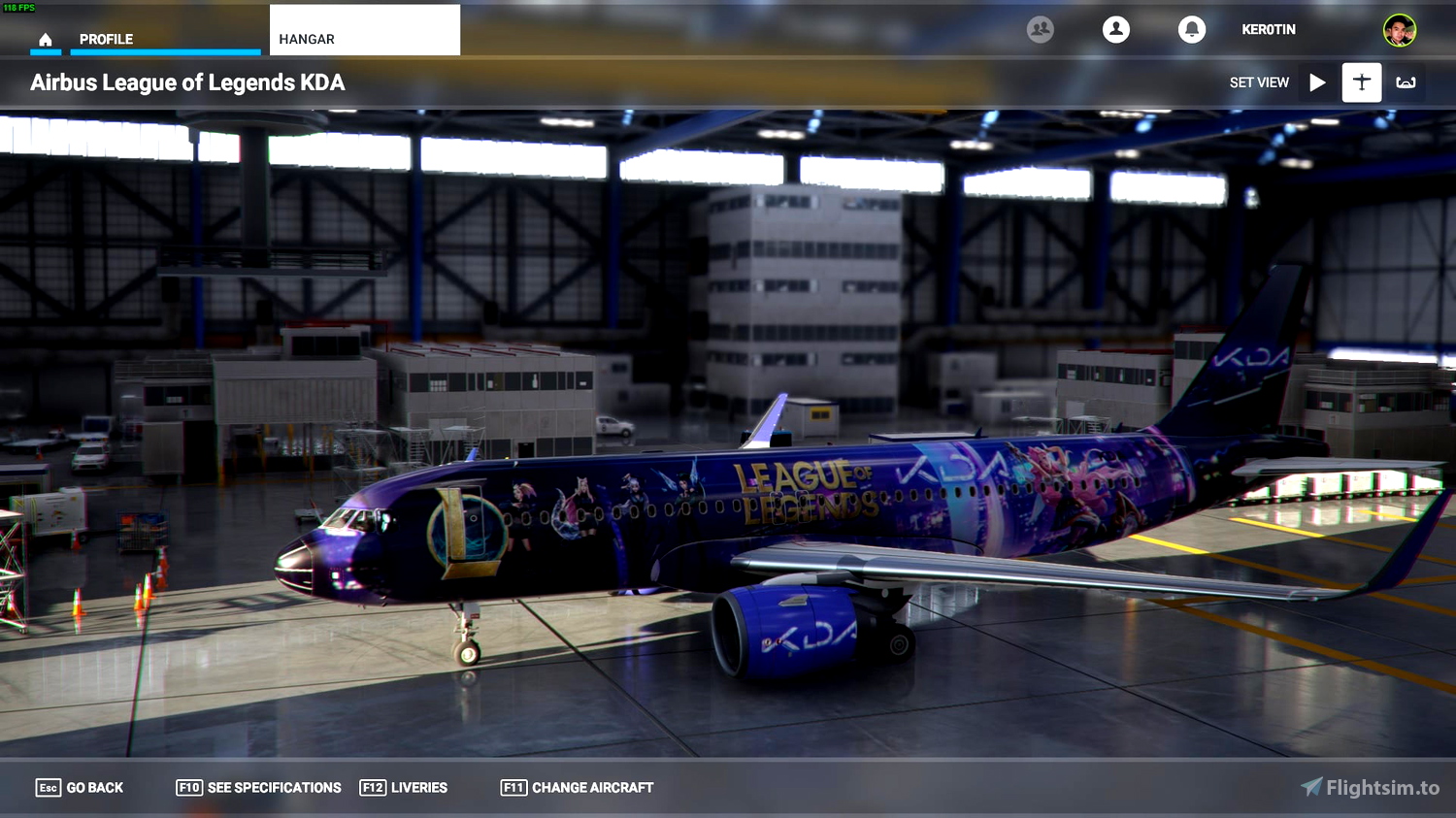Click the KER0TIN username
This screenshot has width=1456, height=818.
tap(1268, 29)
